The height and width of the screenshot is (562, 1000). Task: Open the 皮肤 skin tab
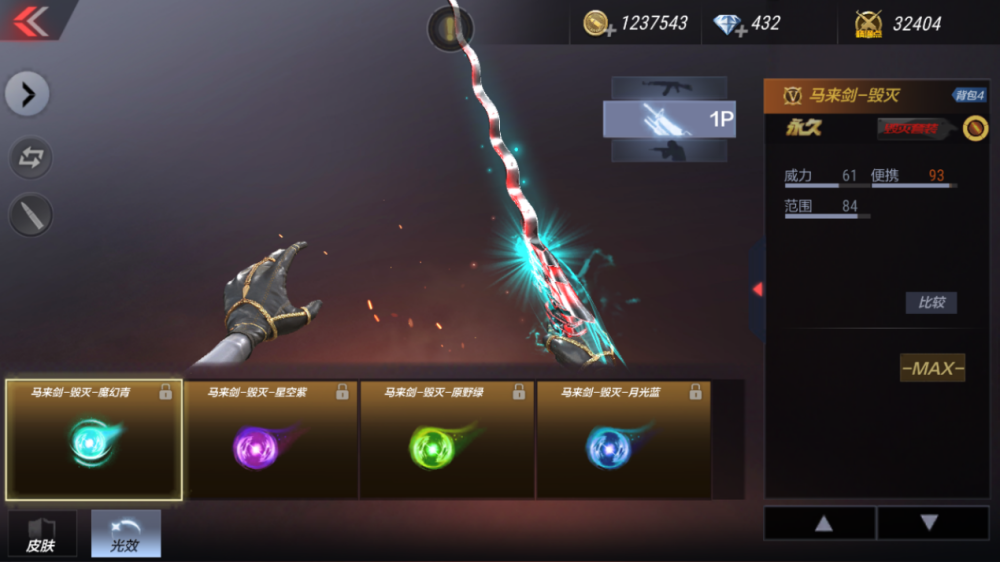click(x=42, y=534)
